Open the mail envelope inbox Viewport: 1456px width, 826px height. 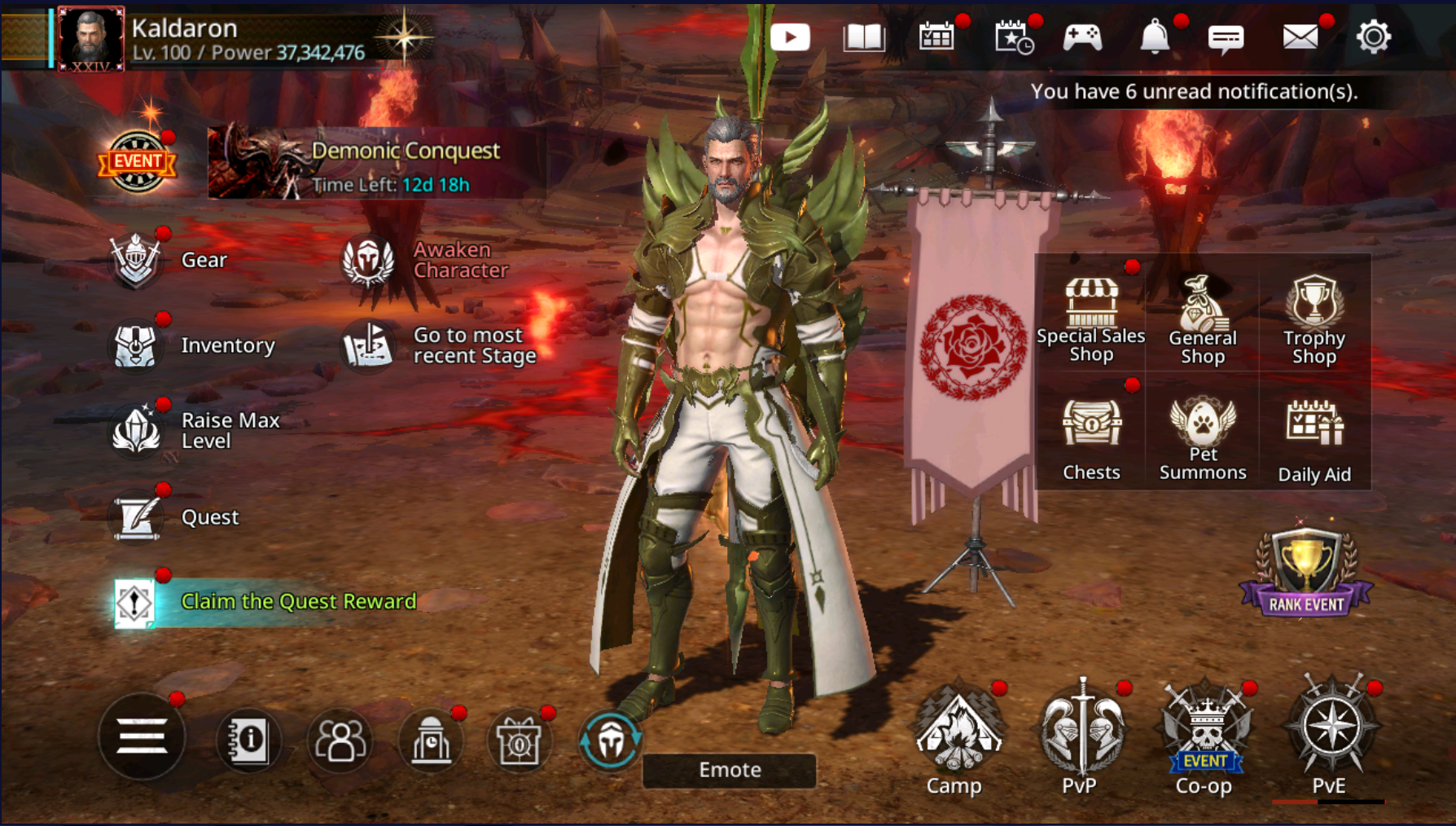[1300, 37]
